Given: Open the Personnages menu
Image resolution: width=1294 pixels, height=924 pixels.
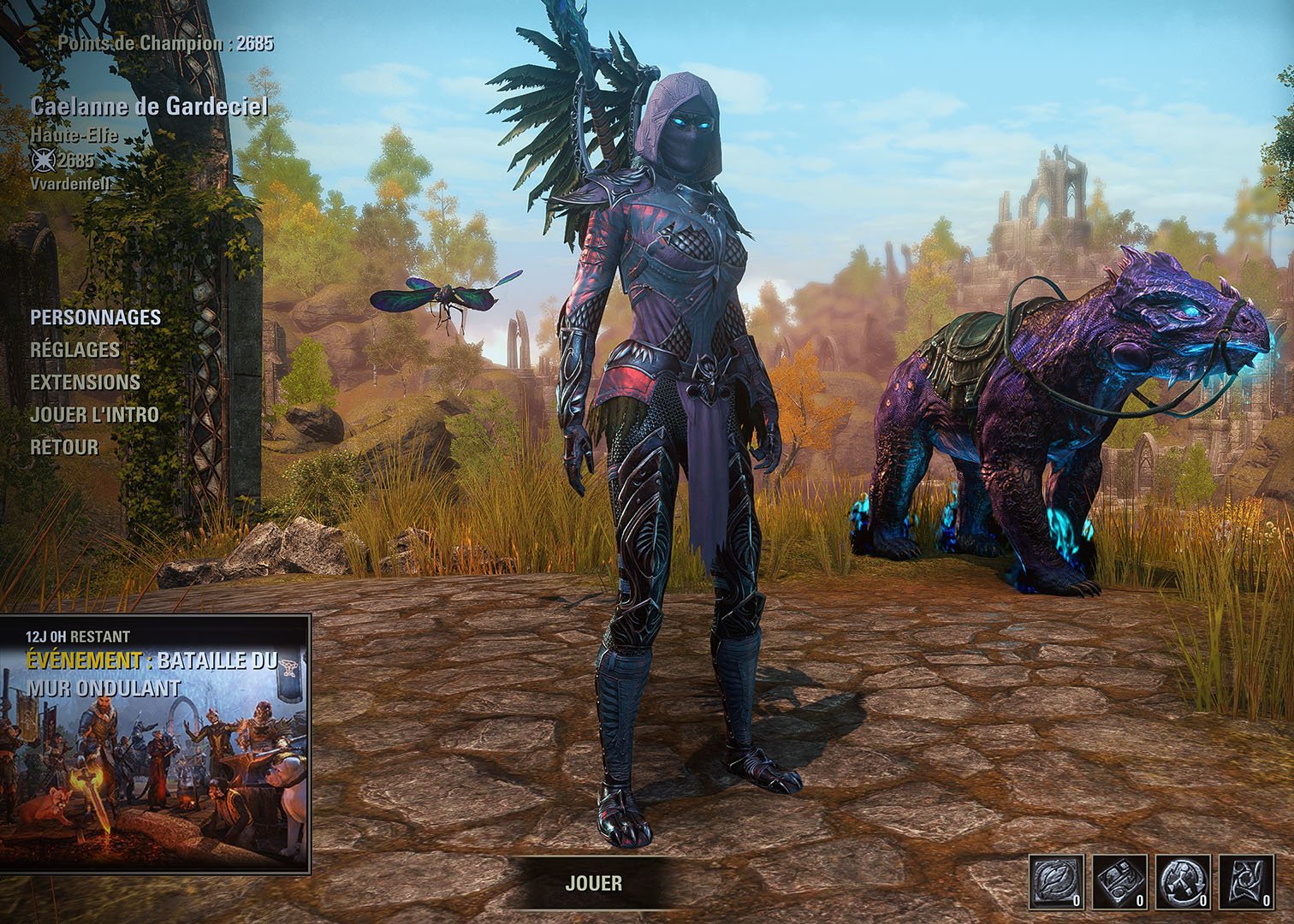Looking at the screenshot, I should coord(95,317).
